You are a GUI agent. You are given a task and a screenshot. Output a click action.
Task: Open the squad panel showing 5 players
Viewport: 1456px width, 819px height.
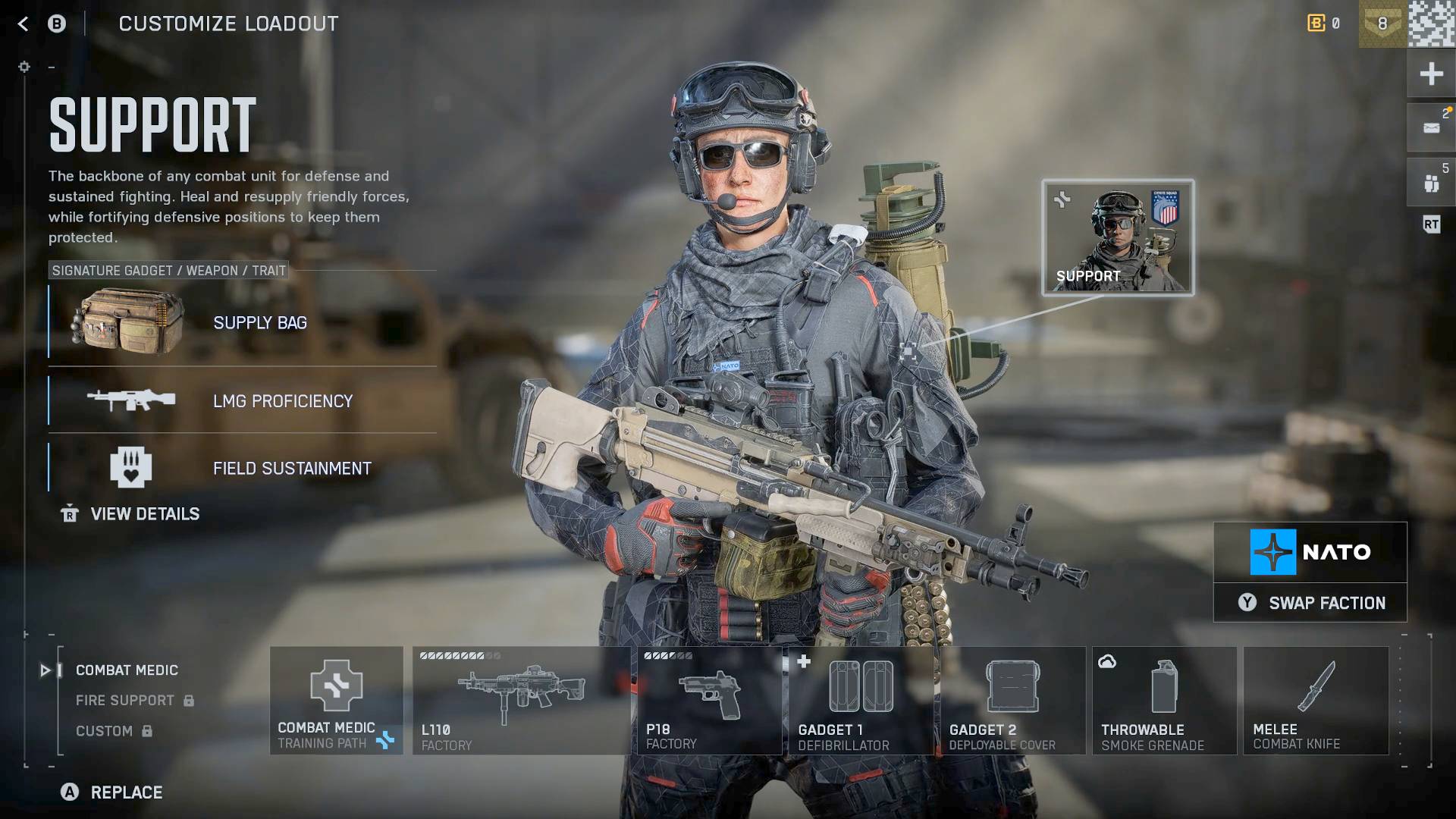tap(1432, 181)
